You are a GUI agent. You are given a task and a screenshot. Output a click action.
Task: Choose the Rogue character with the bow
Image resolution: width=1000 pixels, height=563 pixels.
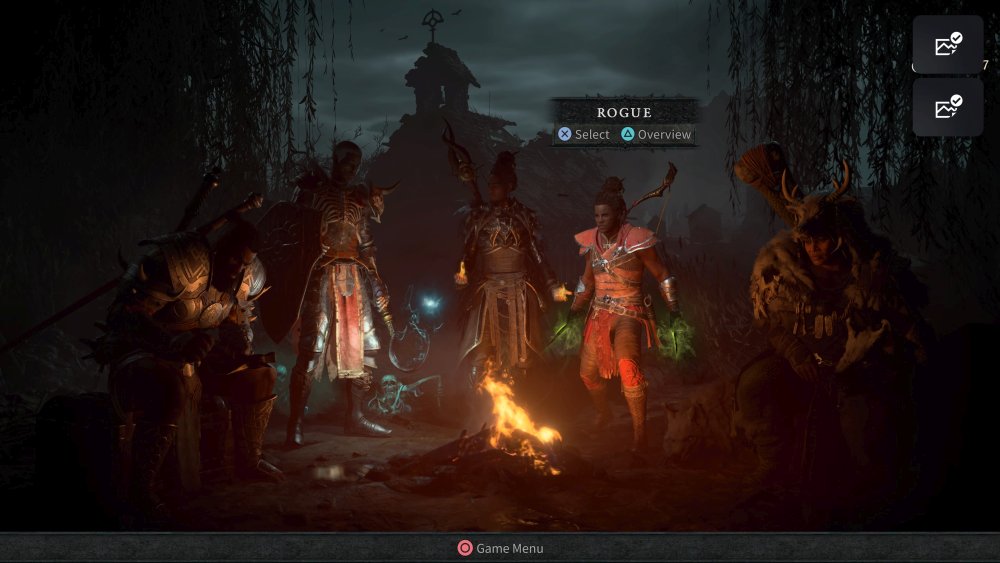click(x=615, y=300)
